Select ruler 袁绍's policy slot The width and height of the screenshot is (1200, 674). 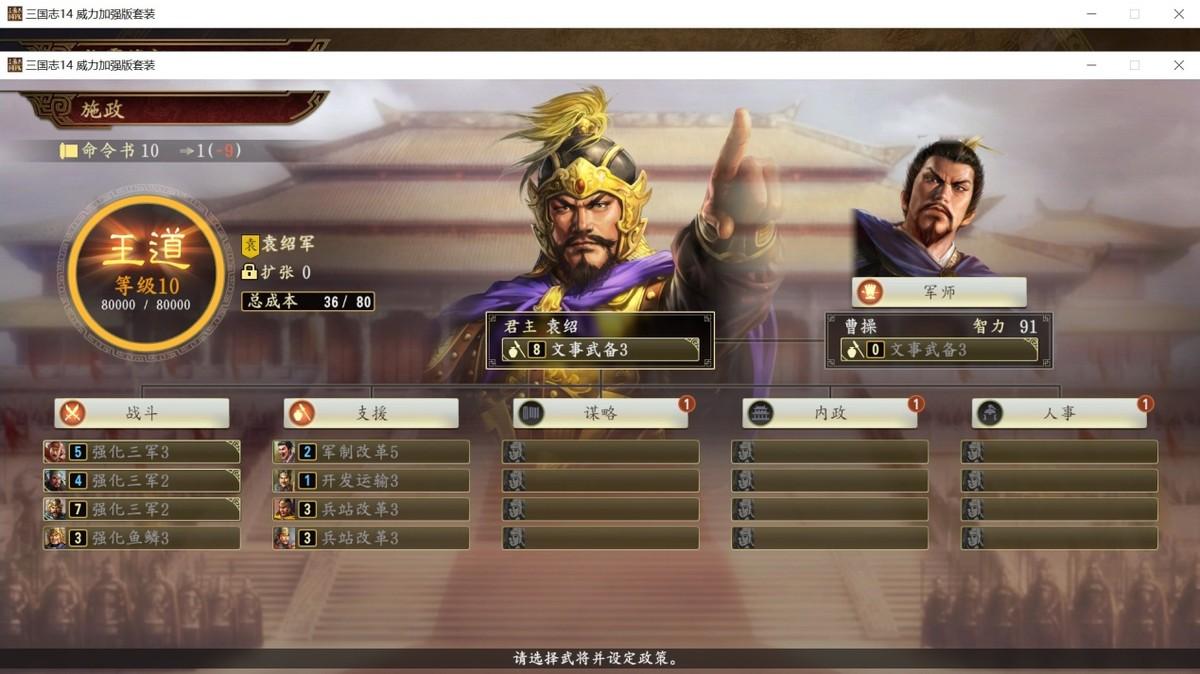tap(600, 350)
